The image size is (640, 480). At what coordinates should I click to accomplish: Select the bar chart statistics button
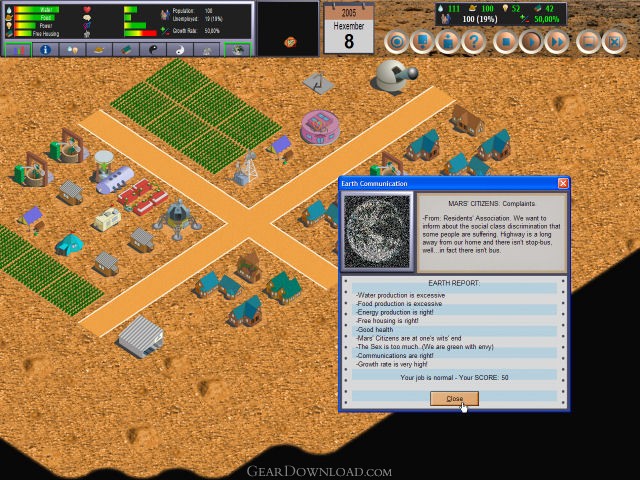click(x=17, y=49)
